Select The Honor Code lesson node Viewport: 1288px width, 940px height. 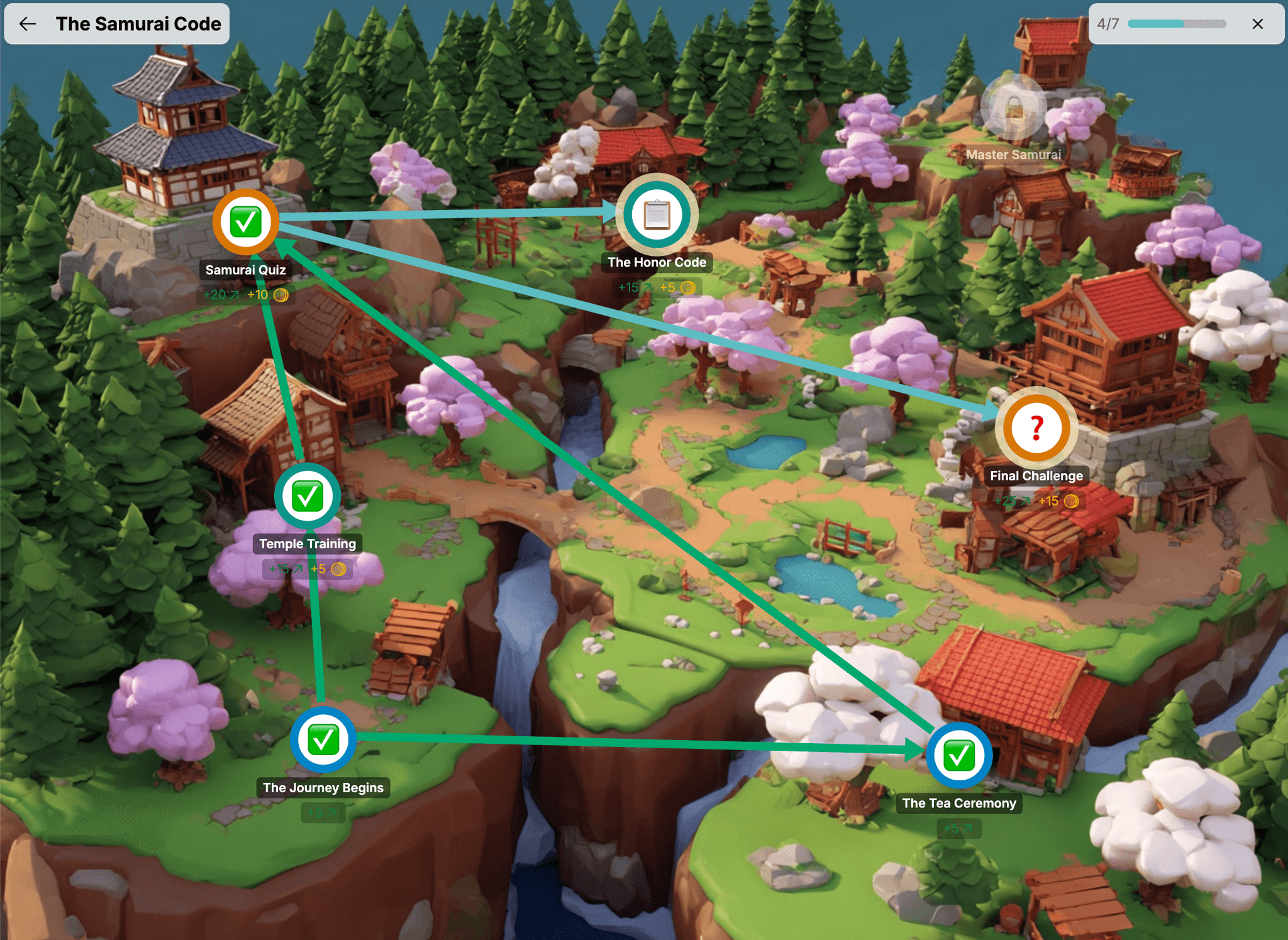pyautogui.click(x=657, y=215)
